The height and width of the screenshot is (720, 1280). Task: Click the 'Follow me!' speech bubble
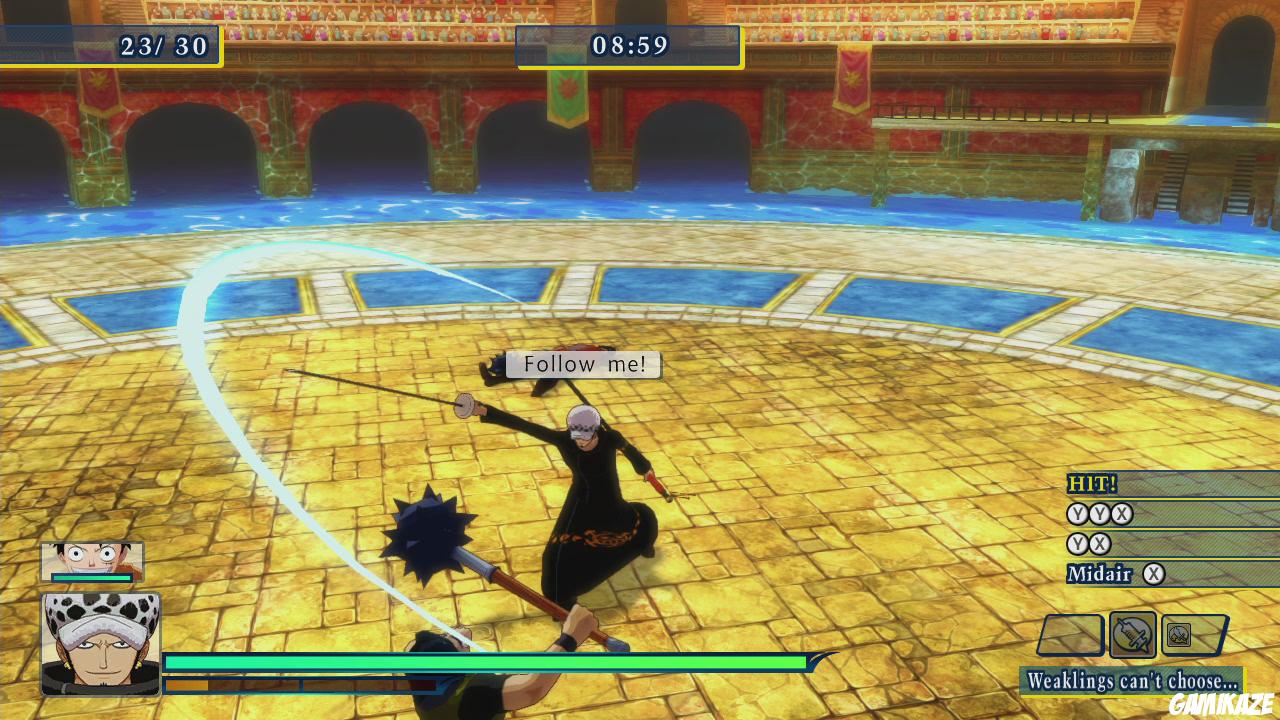coord(584,364)
